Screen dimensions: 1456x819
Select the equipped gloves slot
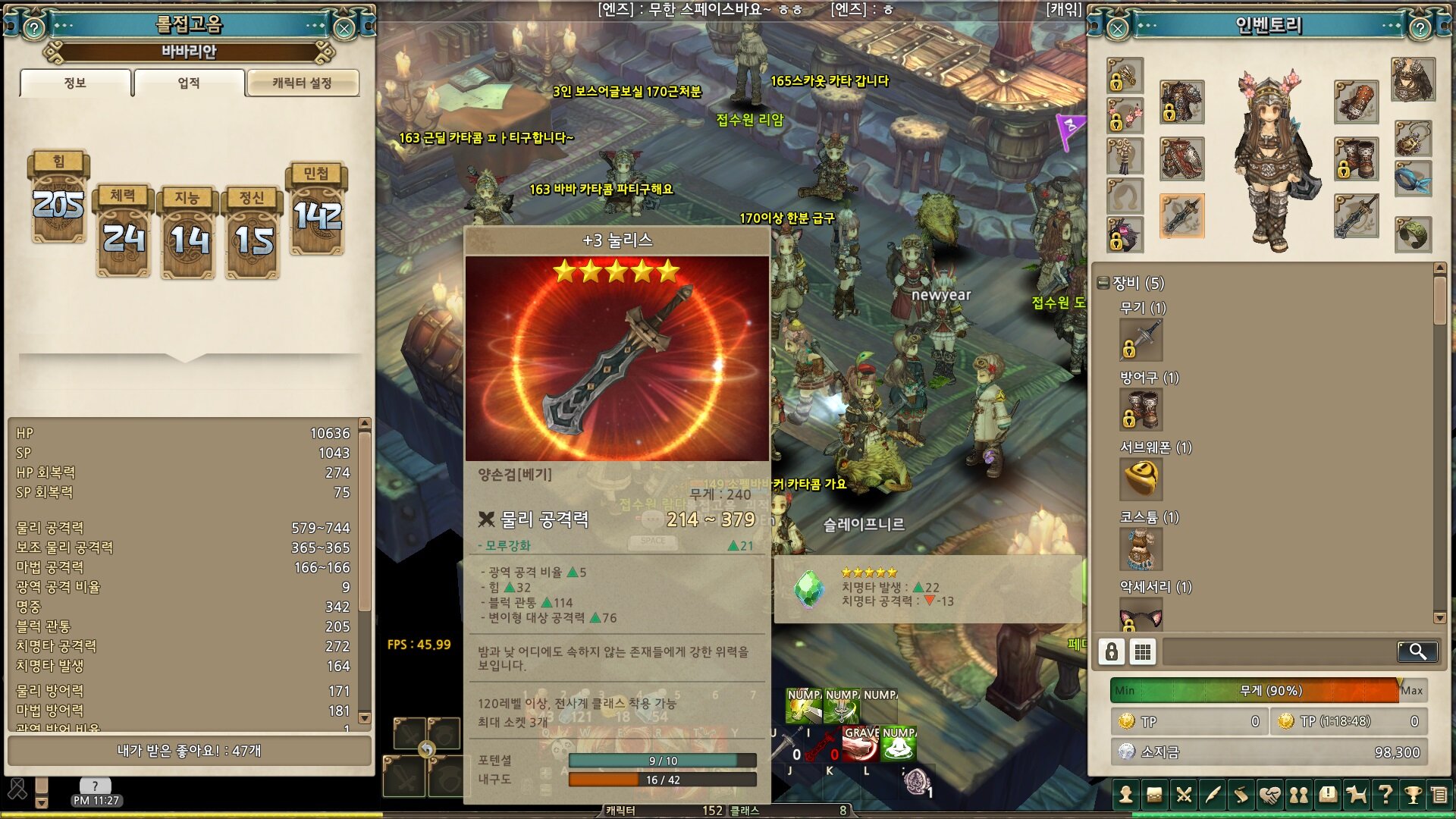[x=1356, y=102]
